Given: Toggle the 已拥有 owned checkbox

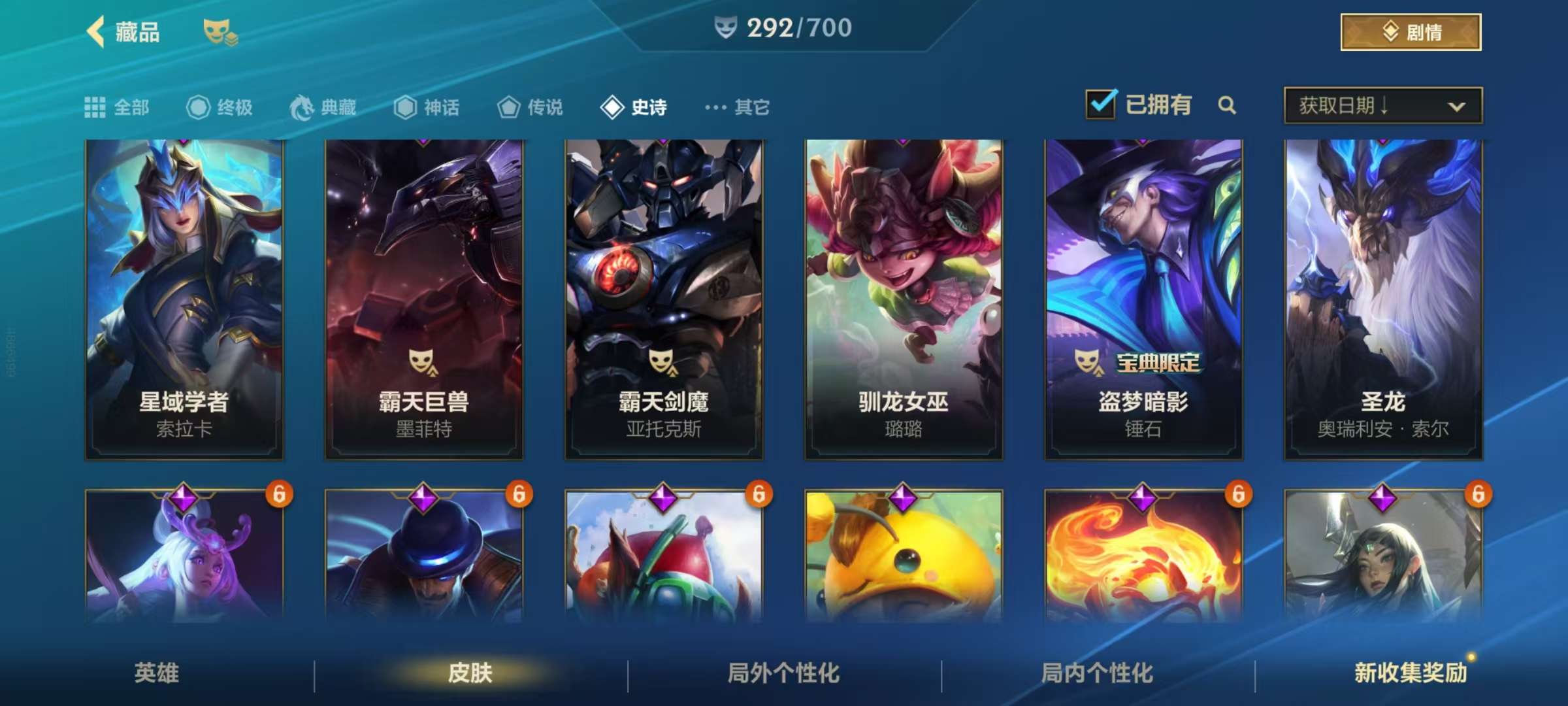Looking at the screenshot, I should [1101, 105].
